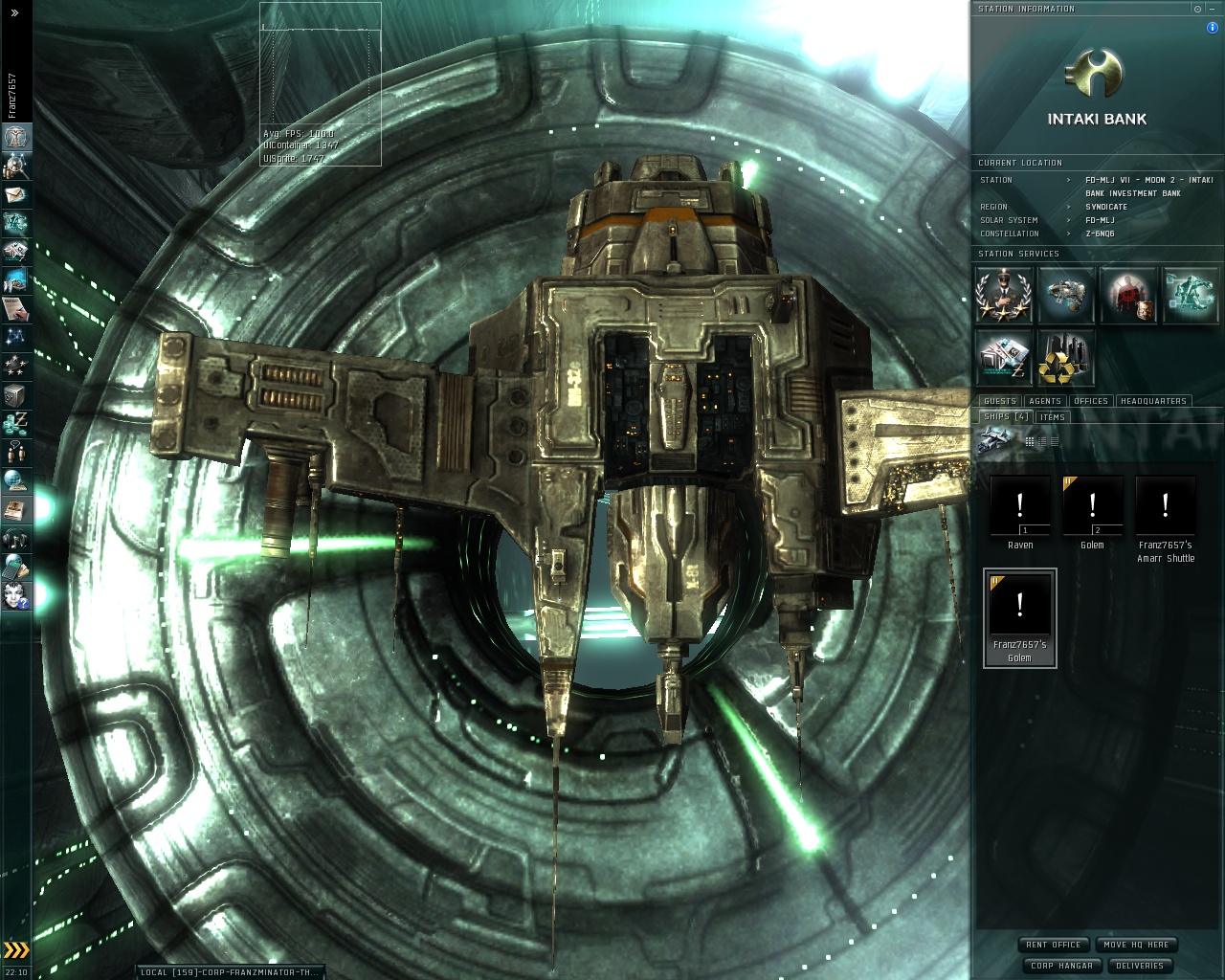Switch to the Headquarters tab
This screenshot has height=980, width=1225.
[x=1152, y=401]
